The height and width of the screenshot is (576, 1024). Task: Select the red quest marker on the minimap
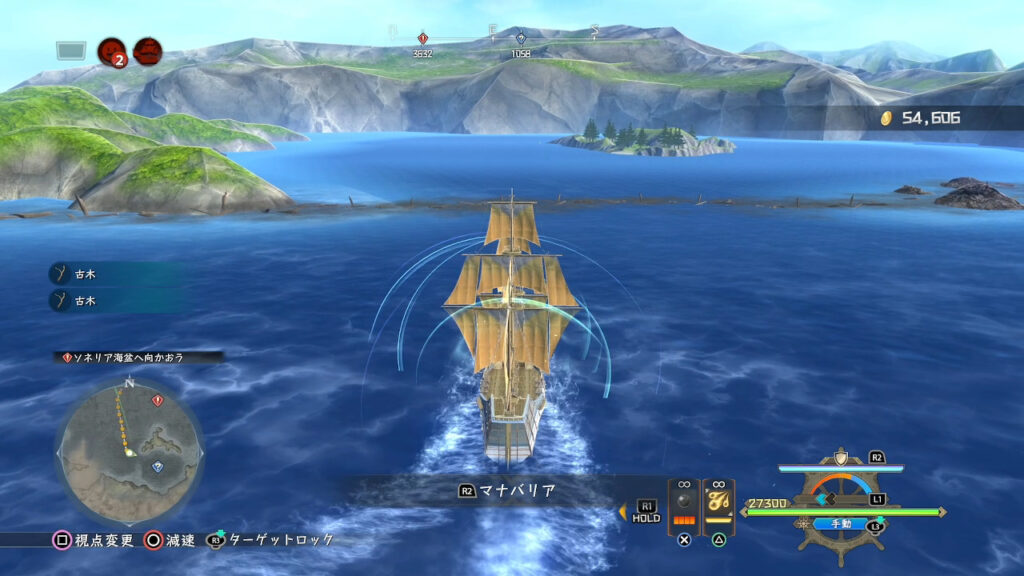tap(157, 400)
